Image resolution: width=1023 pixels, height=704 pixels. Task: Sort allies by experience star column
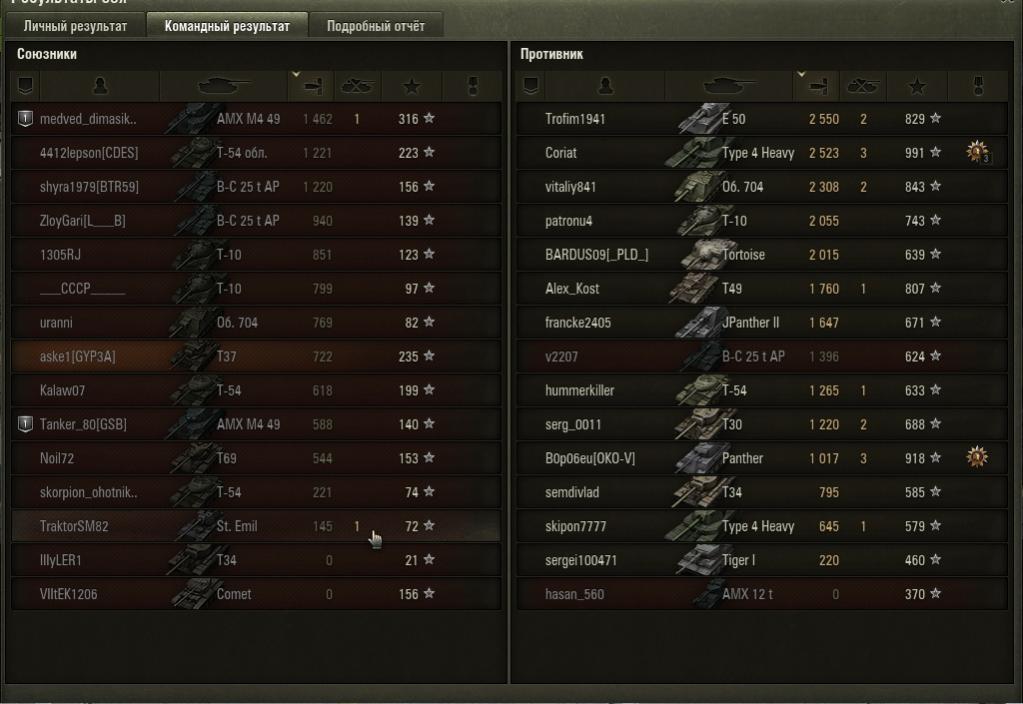(415, 87)
